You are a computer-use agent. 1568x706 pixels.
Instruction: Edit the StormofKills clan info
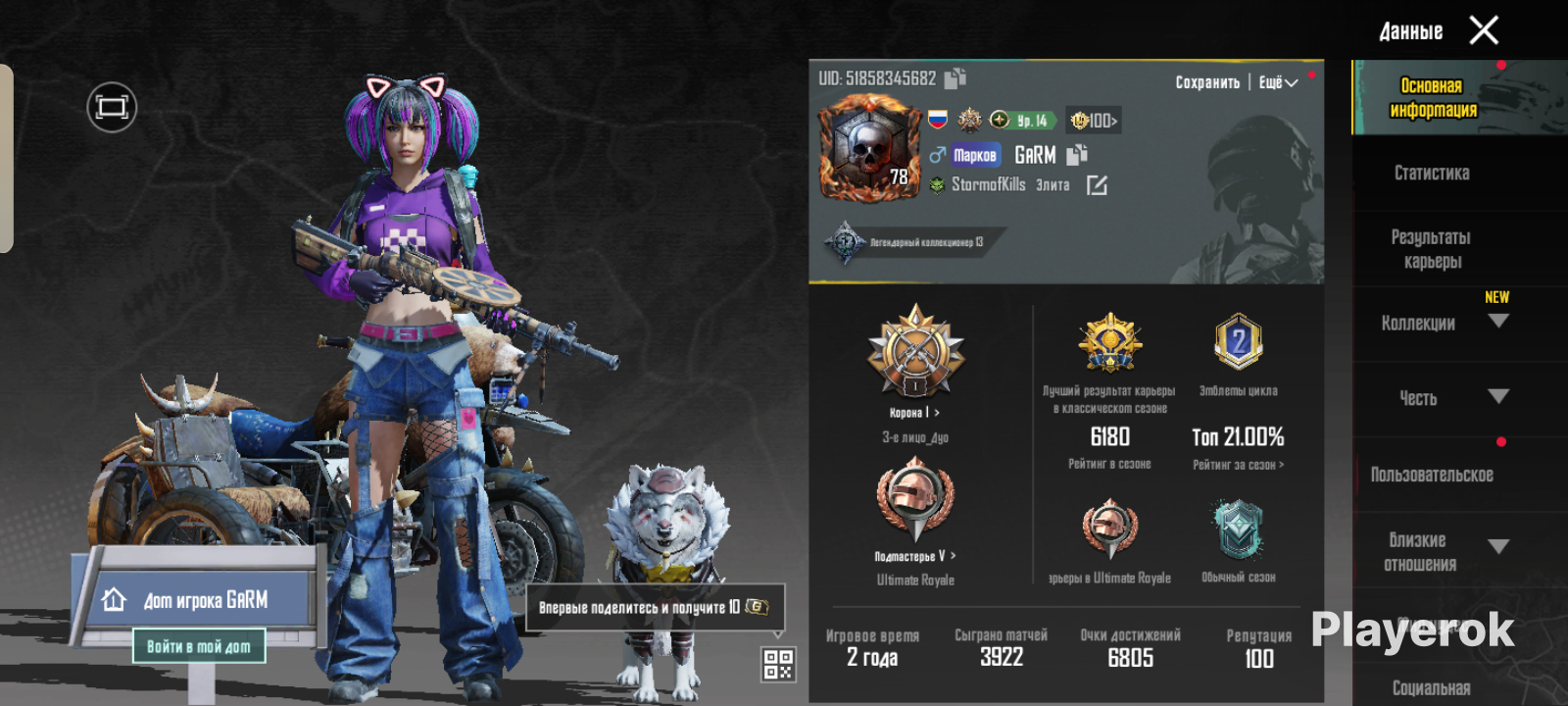(1097, 185)
